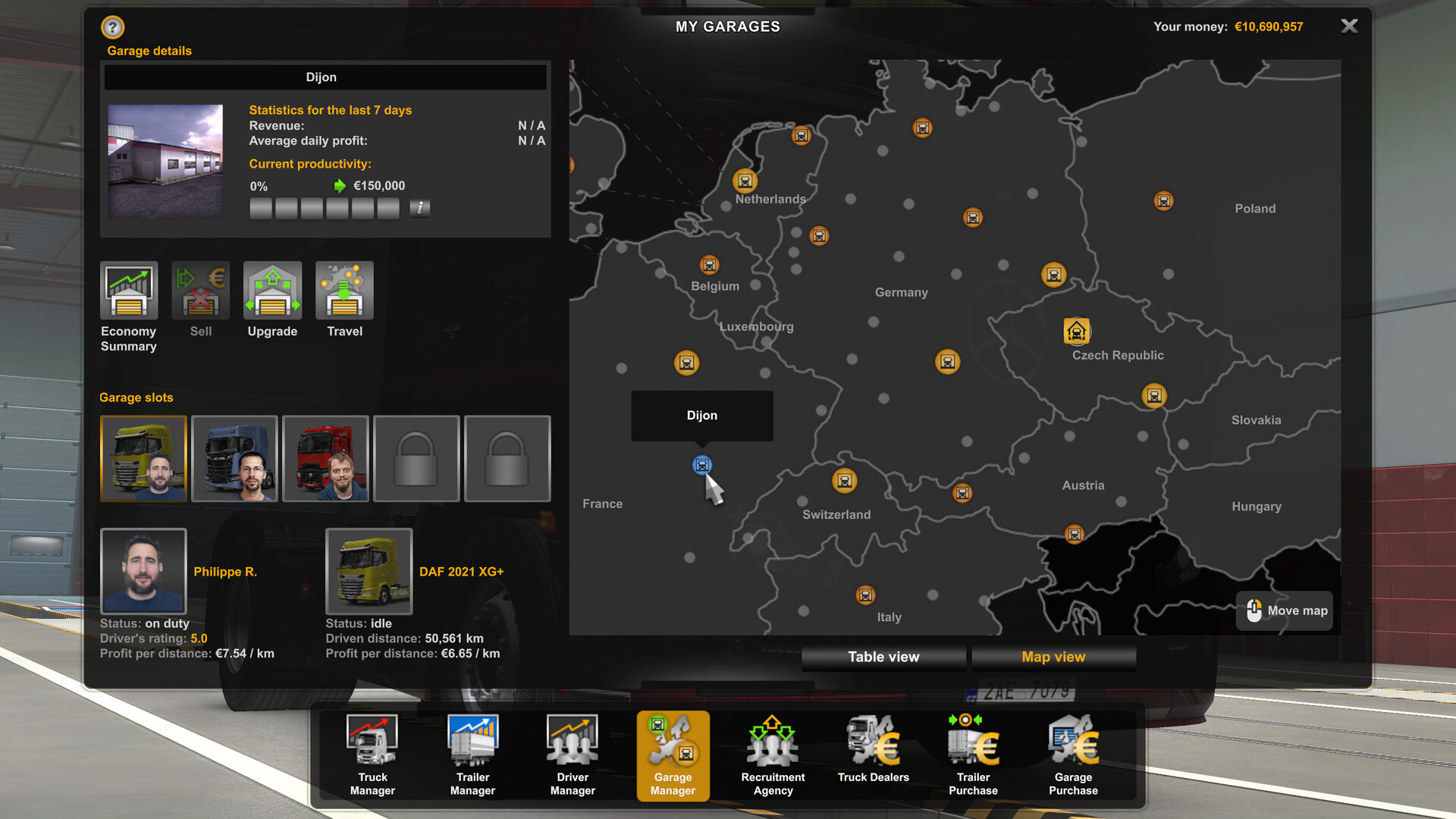Select the second locked garage slot
This screenshot has height=819, width=1456.
click(507, 459)
